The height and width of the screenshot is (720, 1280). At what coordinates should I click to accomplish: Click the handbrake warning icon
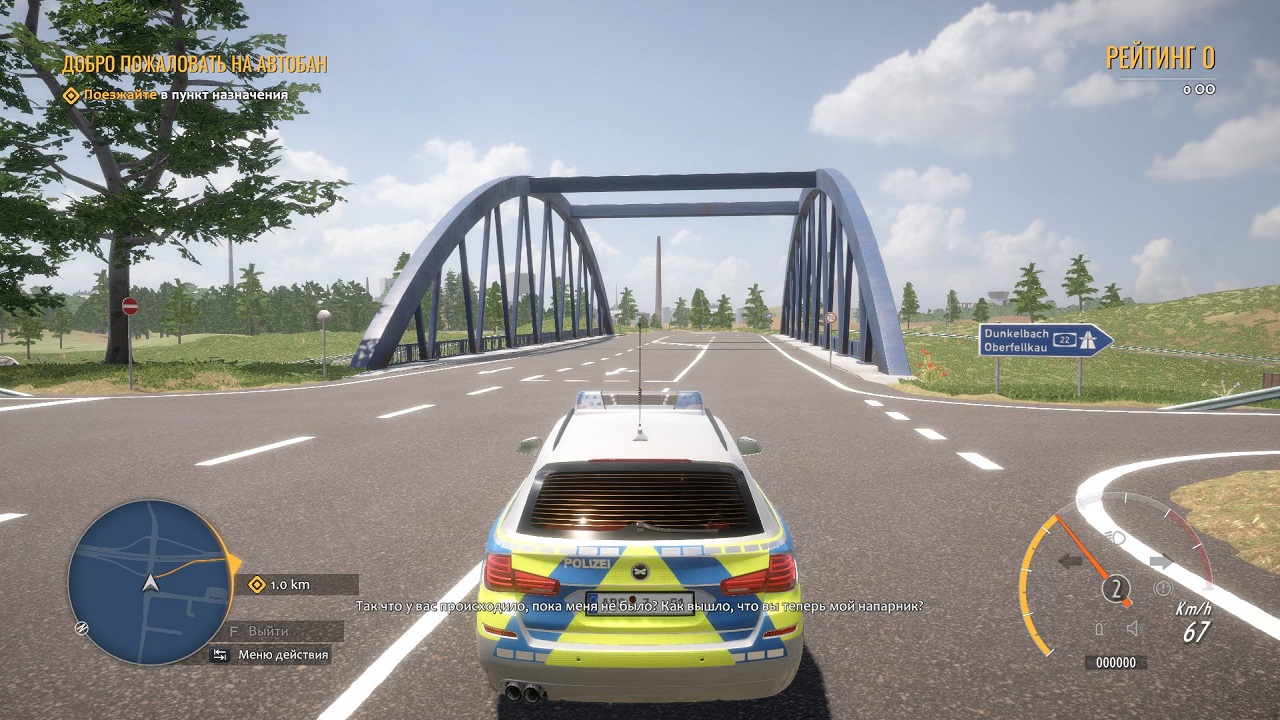pyautogui.click(x=1163, y=588)
